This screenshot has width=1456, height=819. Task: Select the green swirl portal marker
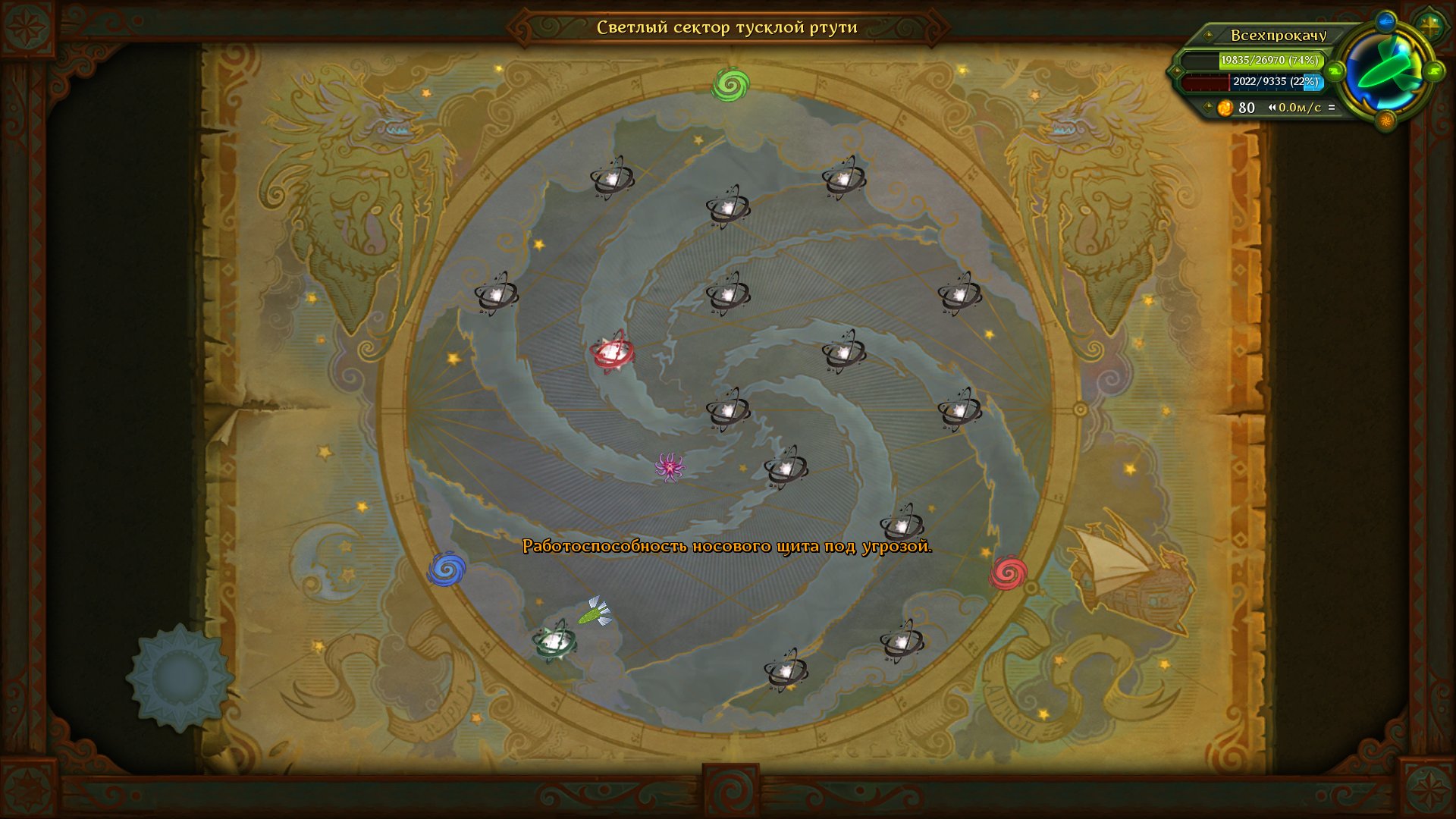pos(730,85)
